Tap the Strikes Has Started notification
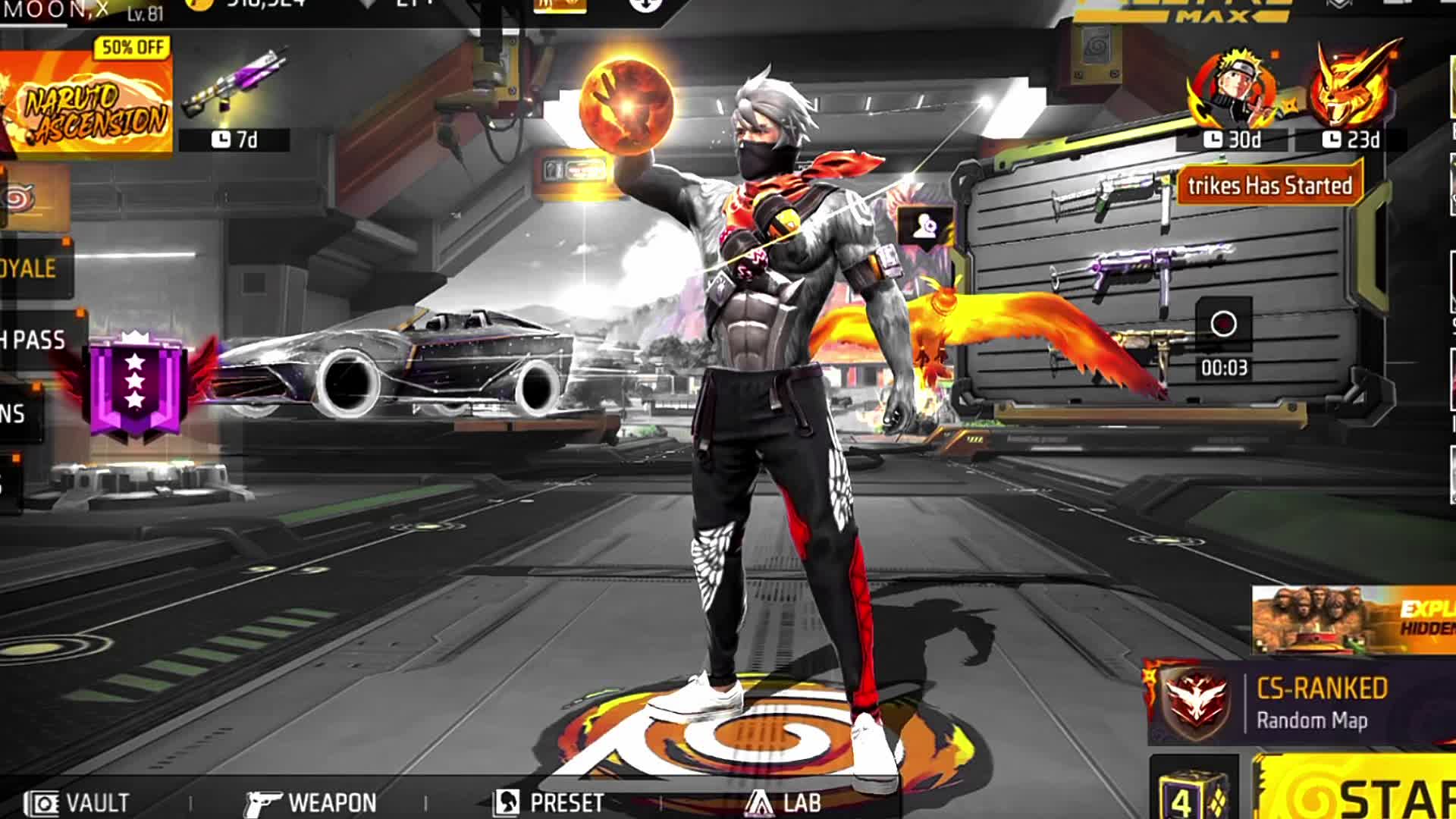The height and width of the screenshot is (819, 1456). pyautogui.click(x=1269, y=186)
